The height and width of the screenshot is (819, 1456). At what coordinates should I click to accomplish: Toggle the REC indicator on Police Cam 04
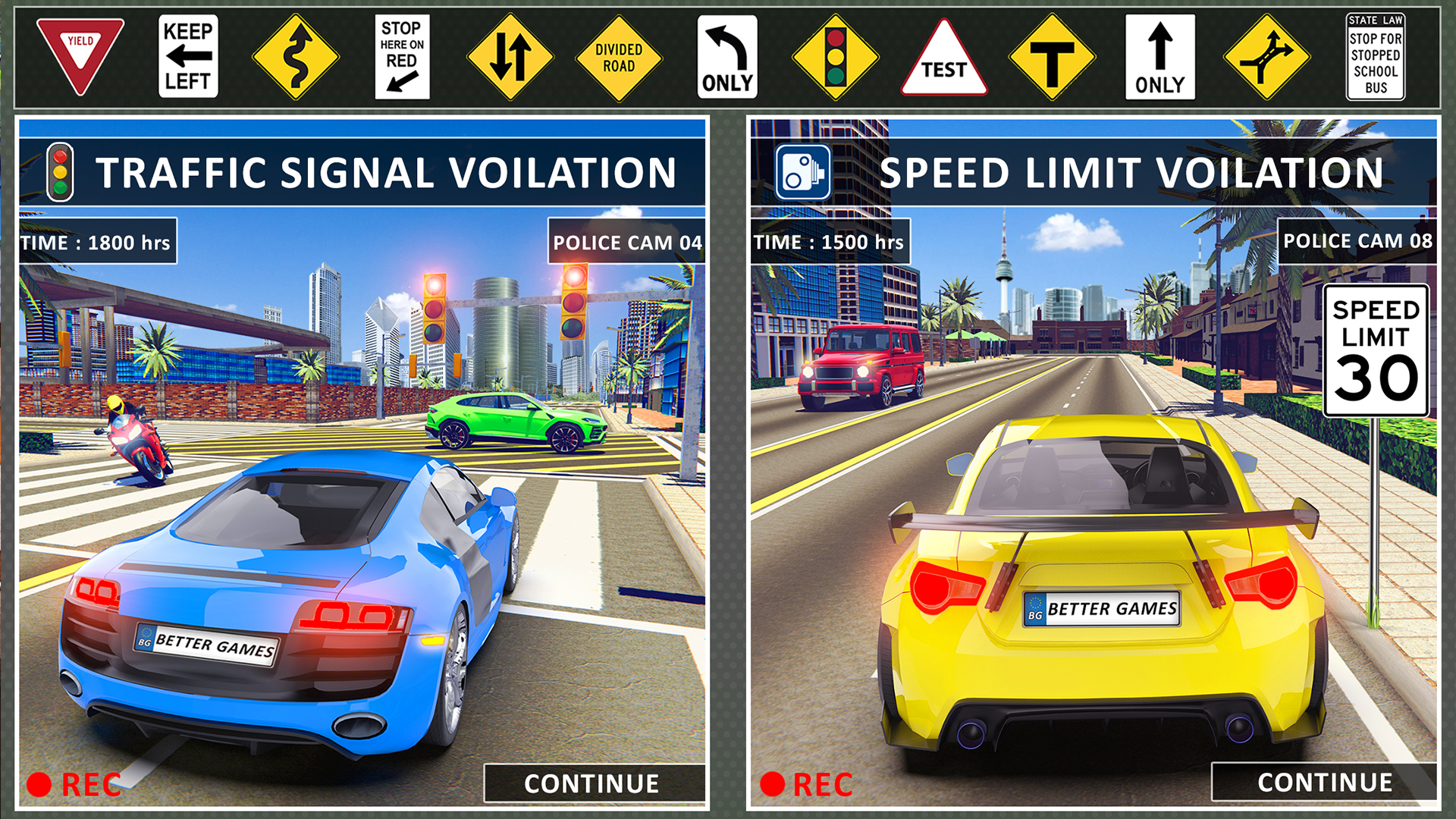[x=72, y=784]
